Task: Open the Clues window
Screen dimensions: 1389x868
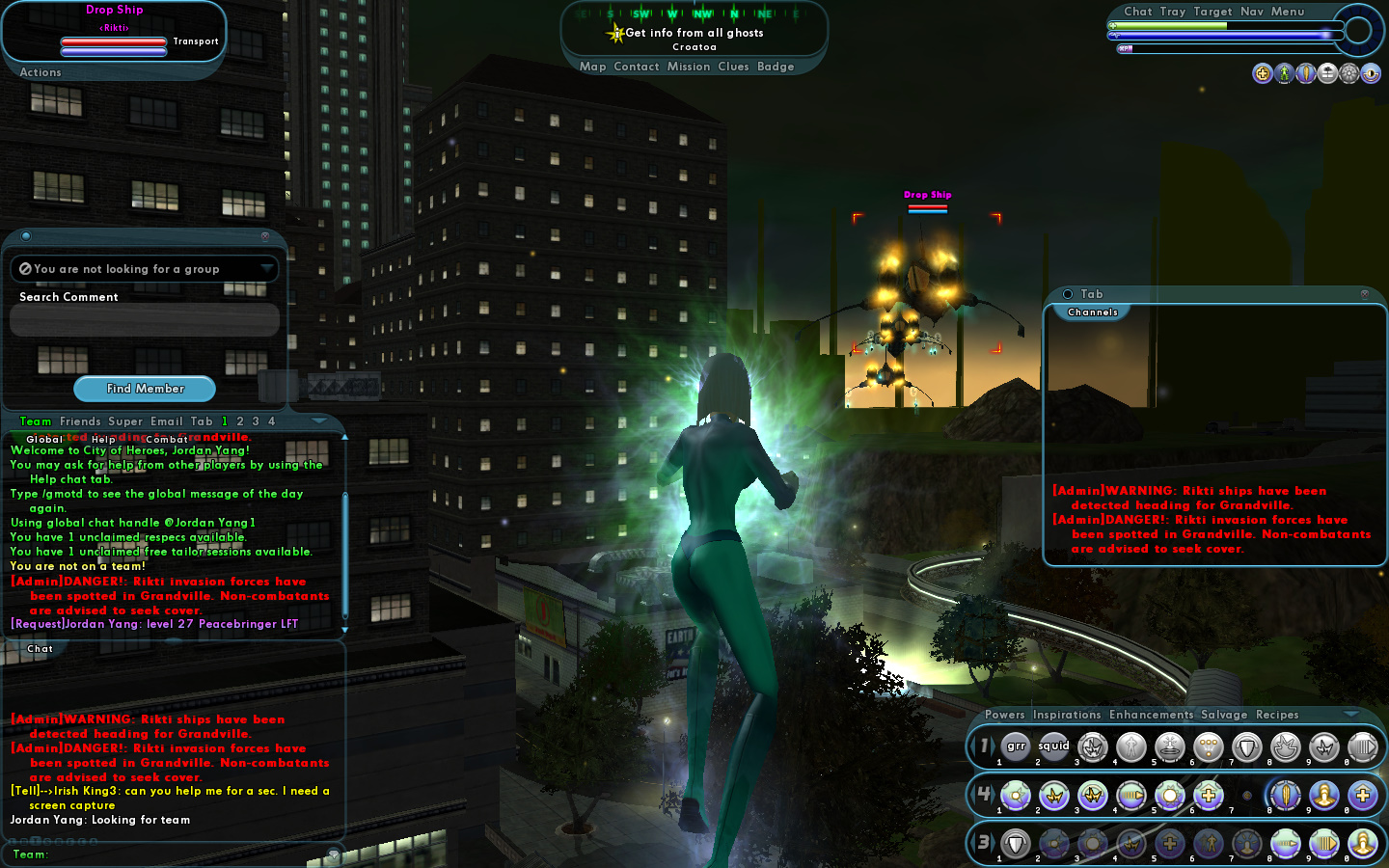Action: pyautogui.click(x=733, y=67)
